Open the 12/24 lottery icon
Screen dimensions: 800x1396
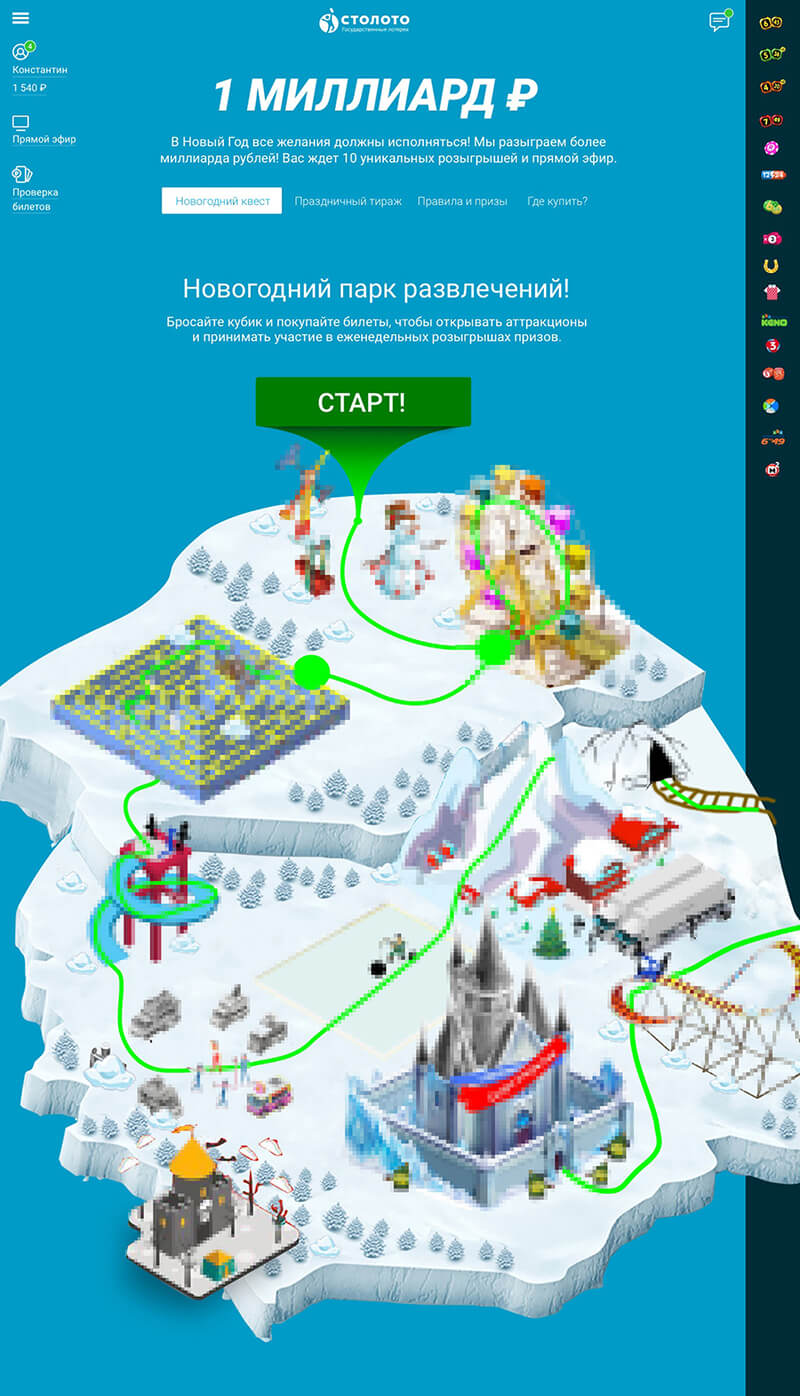tap(772, 176)
